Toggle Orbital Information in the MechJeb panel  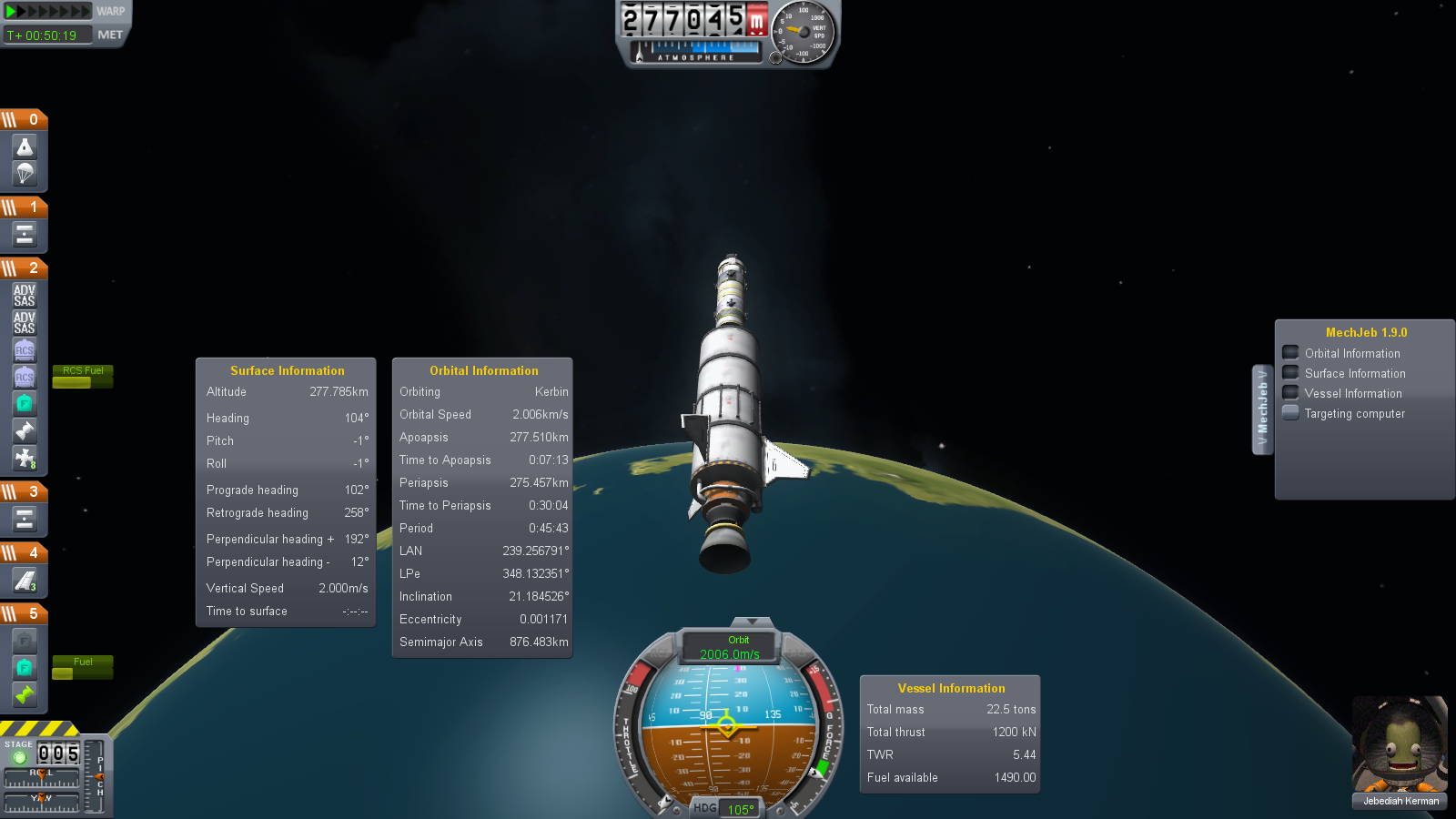click(1289, 352)
